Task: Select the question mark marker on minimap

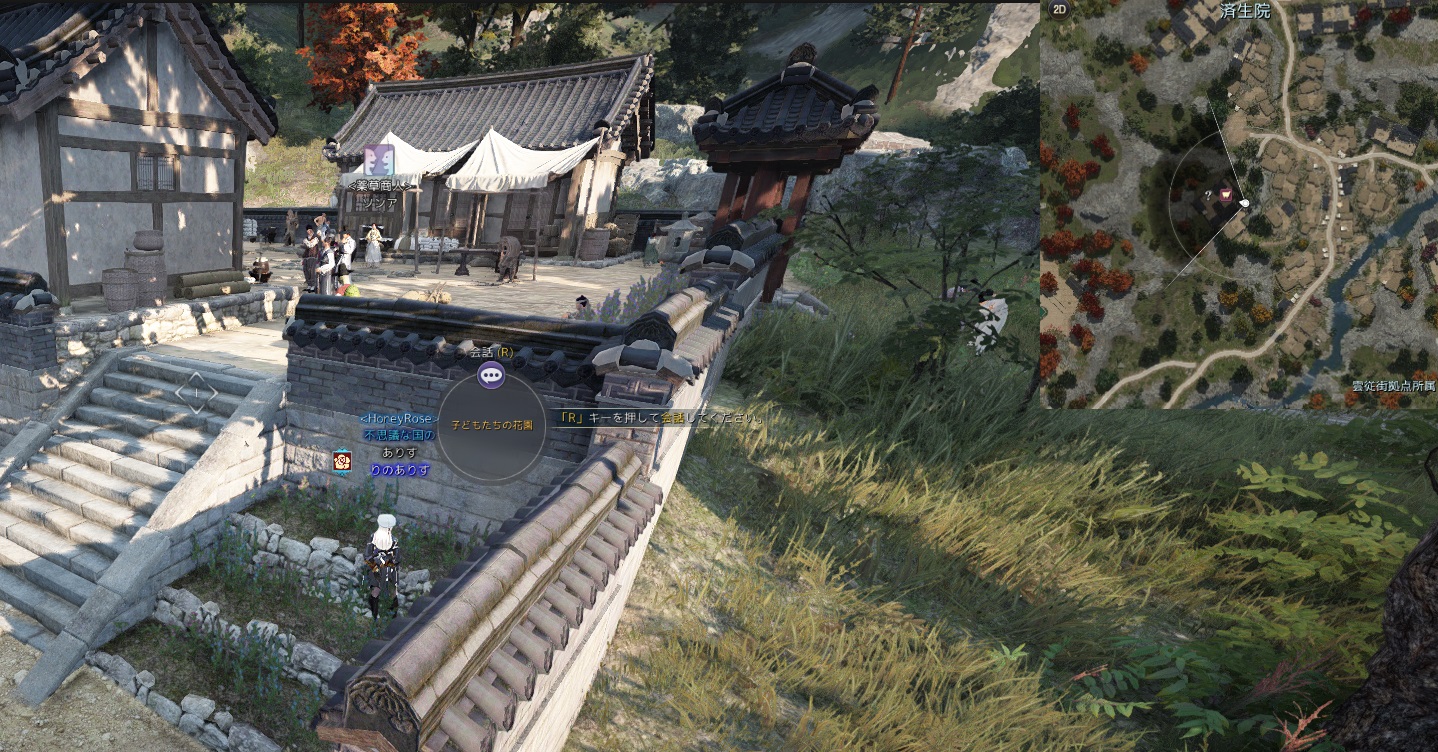Action: click(x=1208, y=194)
